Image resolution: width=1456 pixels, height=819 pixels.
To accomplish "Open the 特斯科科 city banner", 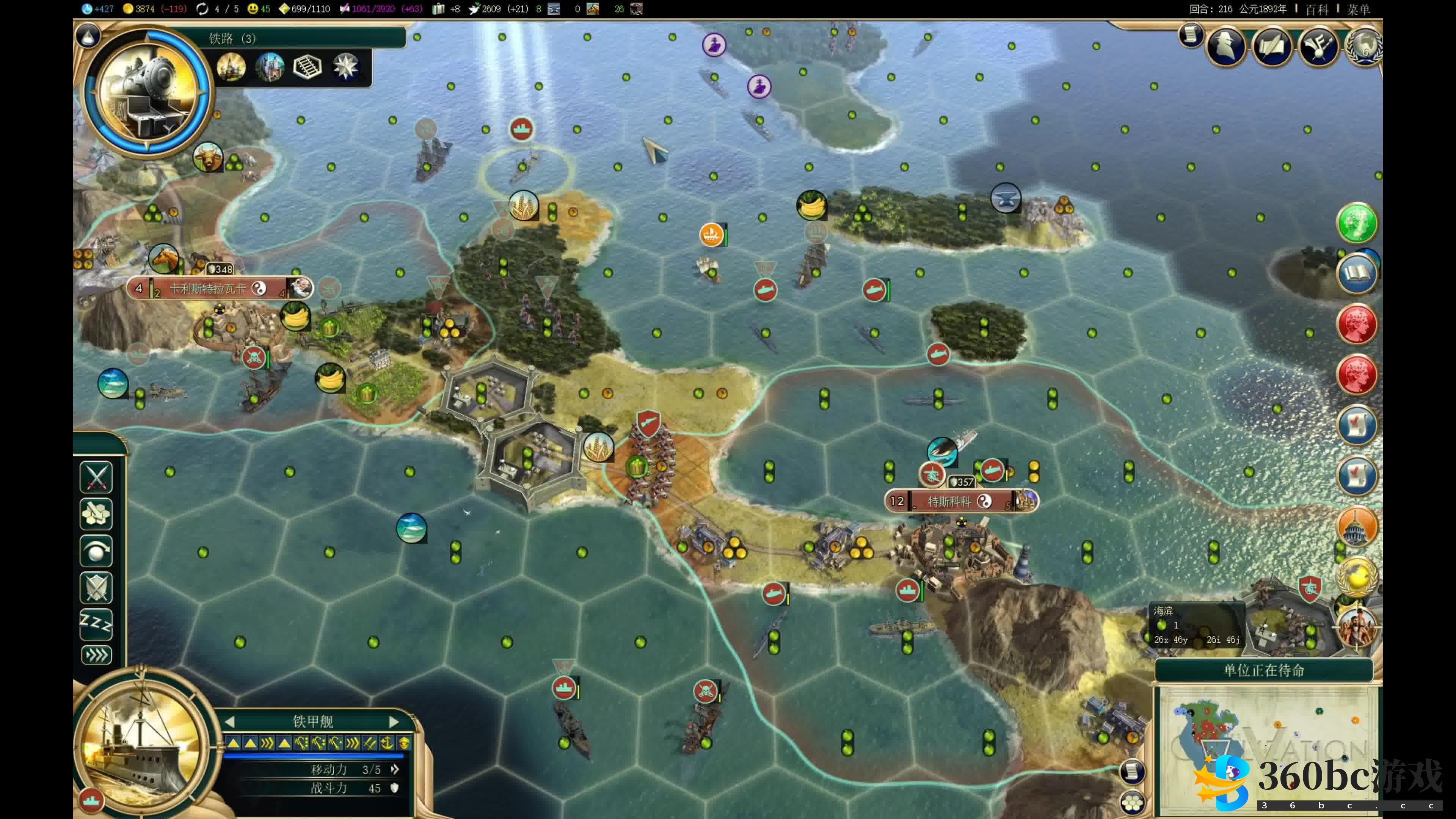I will (x=949, y=501).
